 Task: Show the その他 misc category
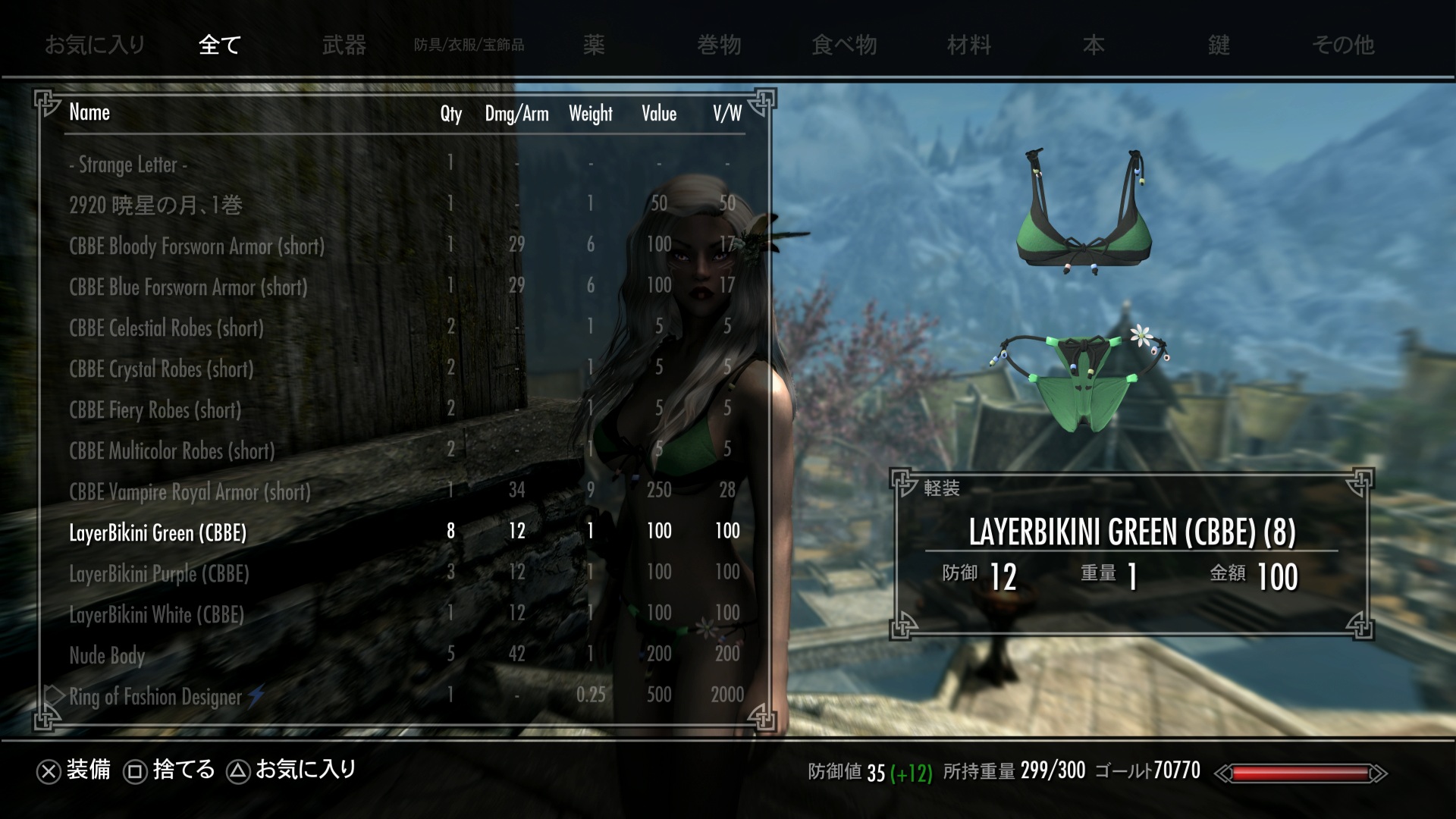(1343, 45)
